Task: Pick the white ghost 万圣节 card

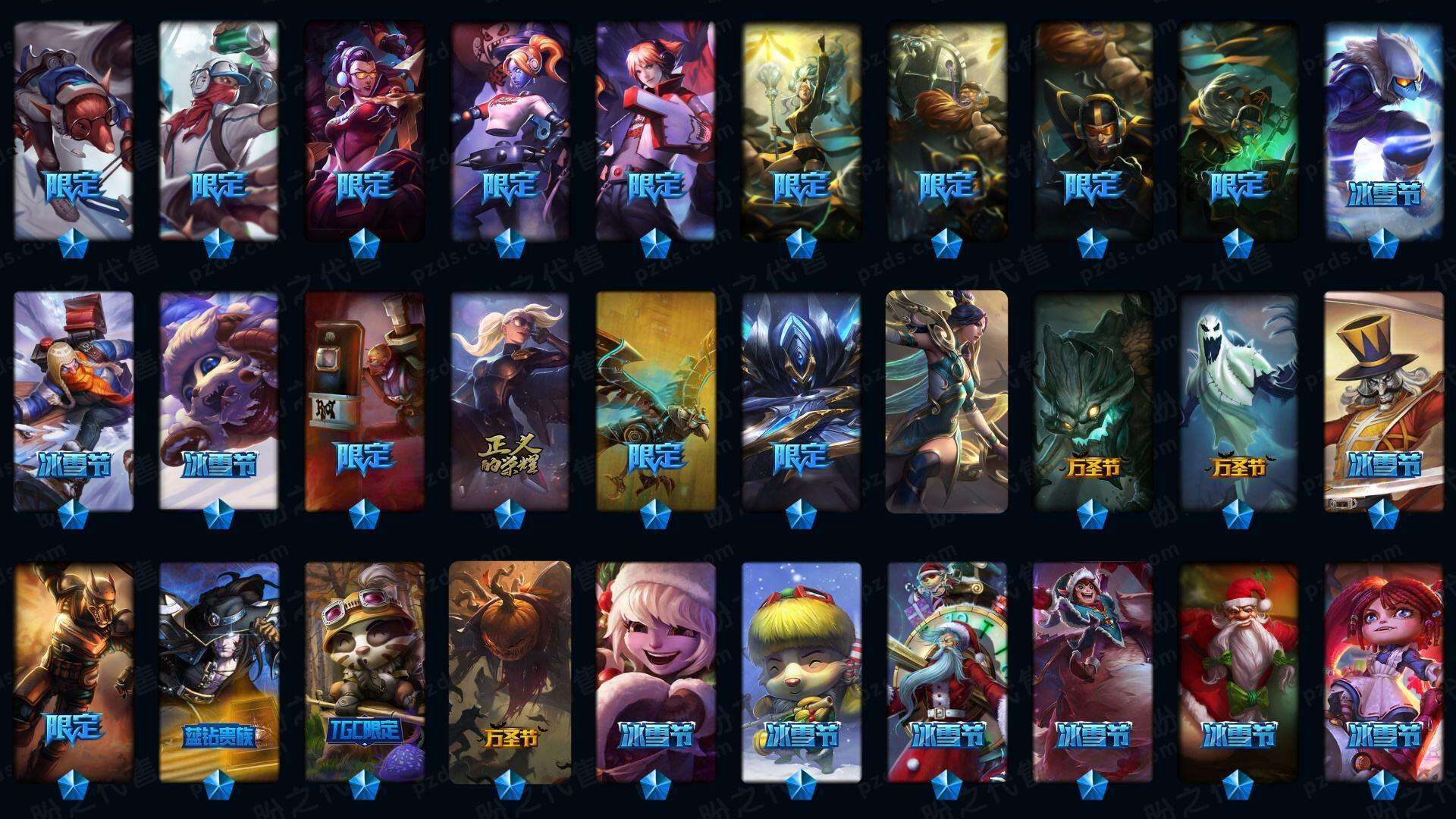Action: 1238,400
